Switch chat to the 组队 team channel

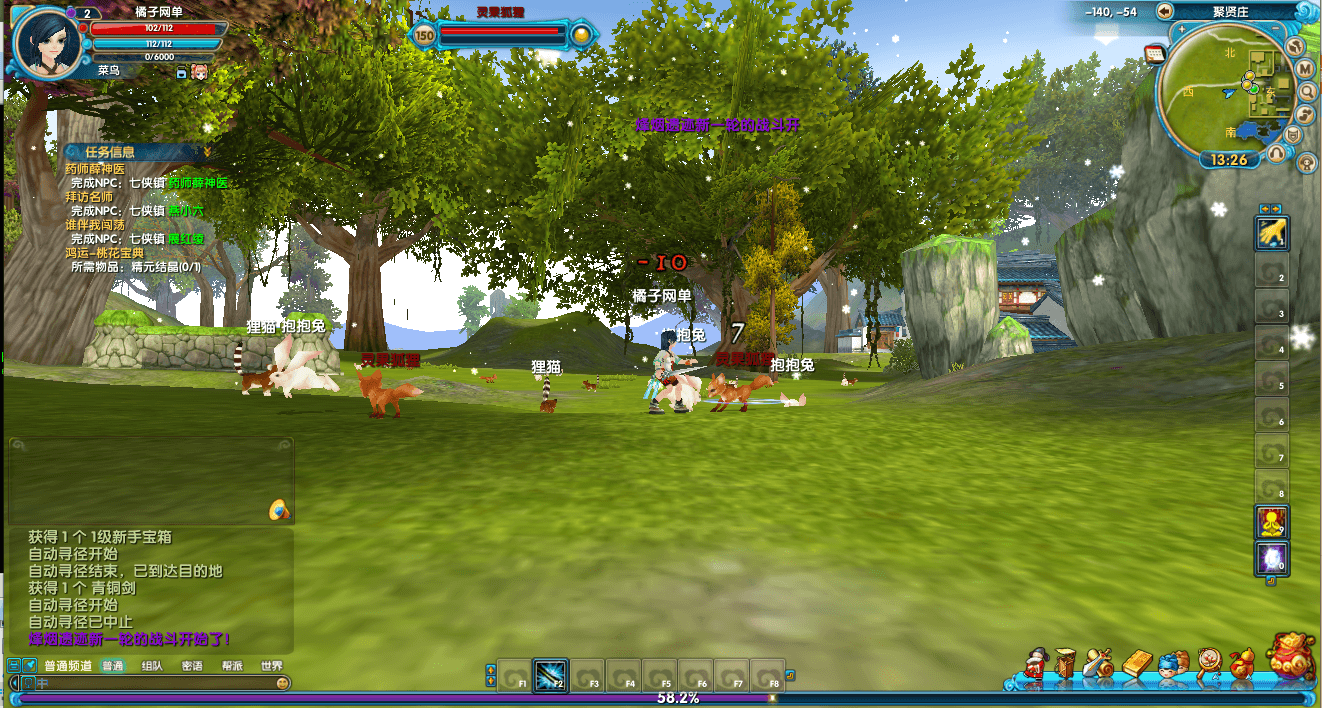(x=152, y=666)
